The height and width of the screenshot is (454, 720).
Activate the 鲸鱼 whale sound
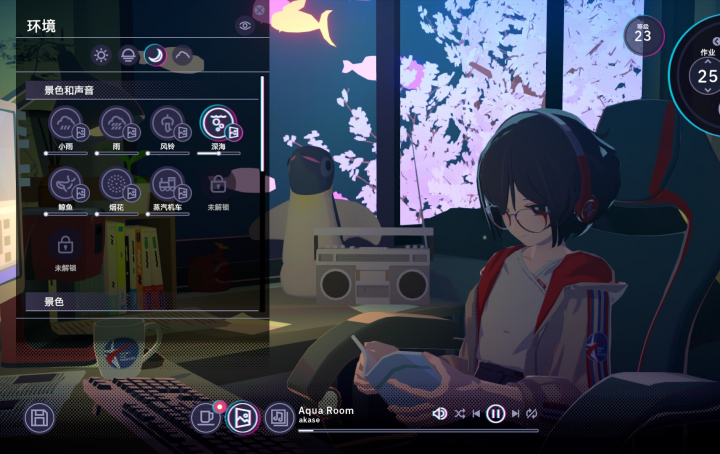click(x=66, y=184)
